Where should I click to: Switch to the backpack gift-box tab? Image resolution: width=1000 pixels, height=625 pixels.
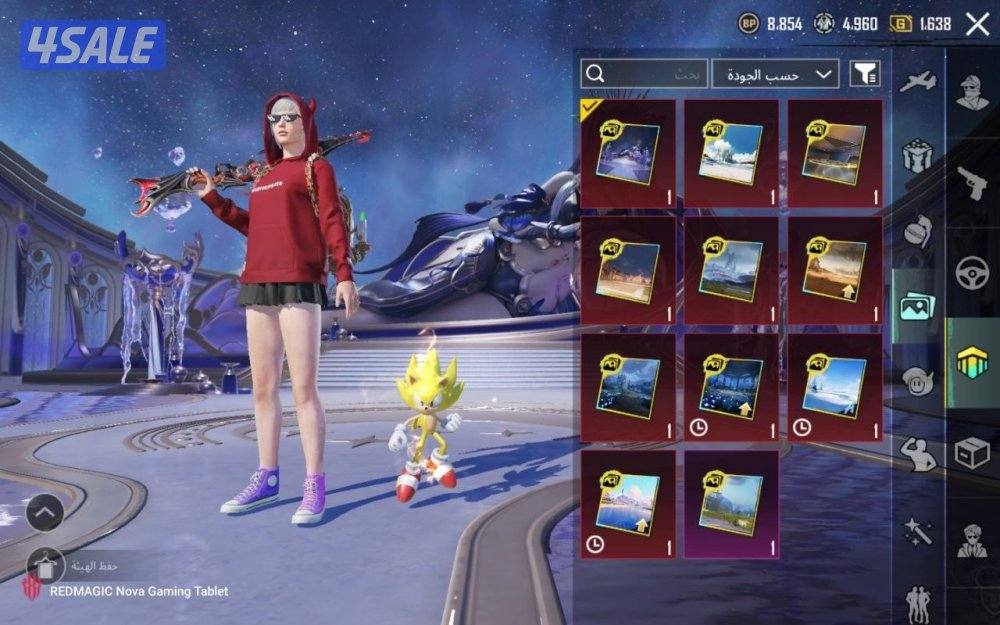(x=916, y=156)
